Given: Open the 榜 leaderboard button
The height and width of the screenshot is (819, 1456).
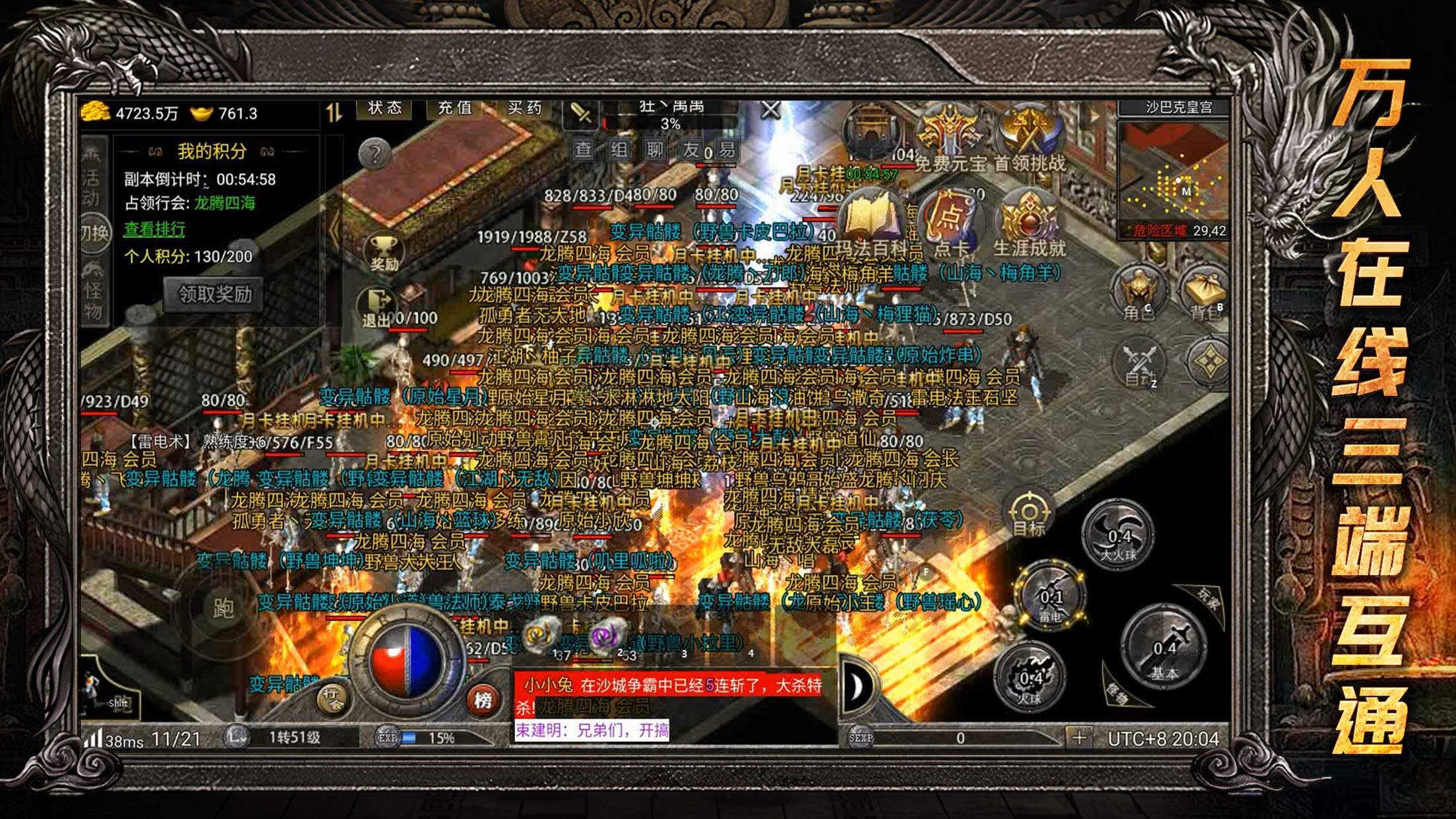Looking at the screenshot, I should coord(483,700).
